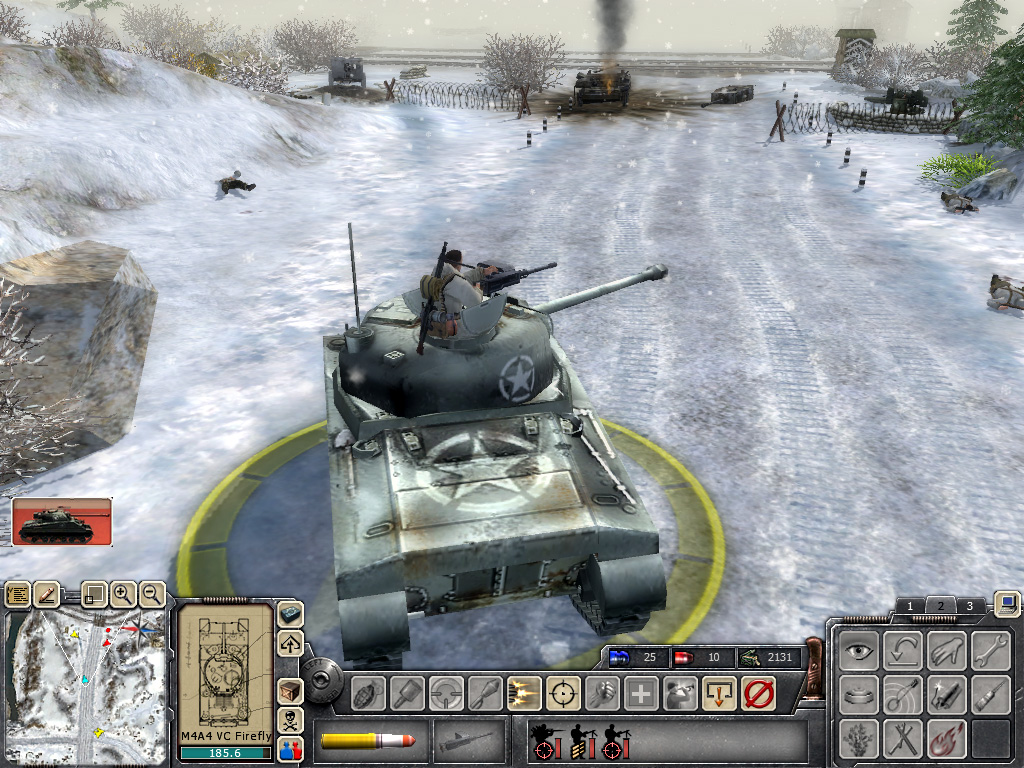The image size is (1024, 768).
Task: Click the red cancel order circle
Action: (759, 692)
